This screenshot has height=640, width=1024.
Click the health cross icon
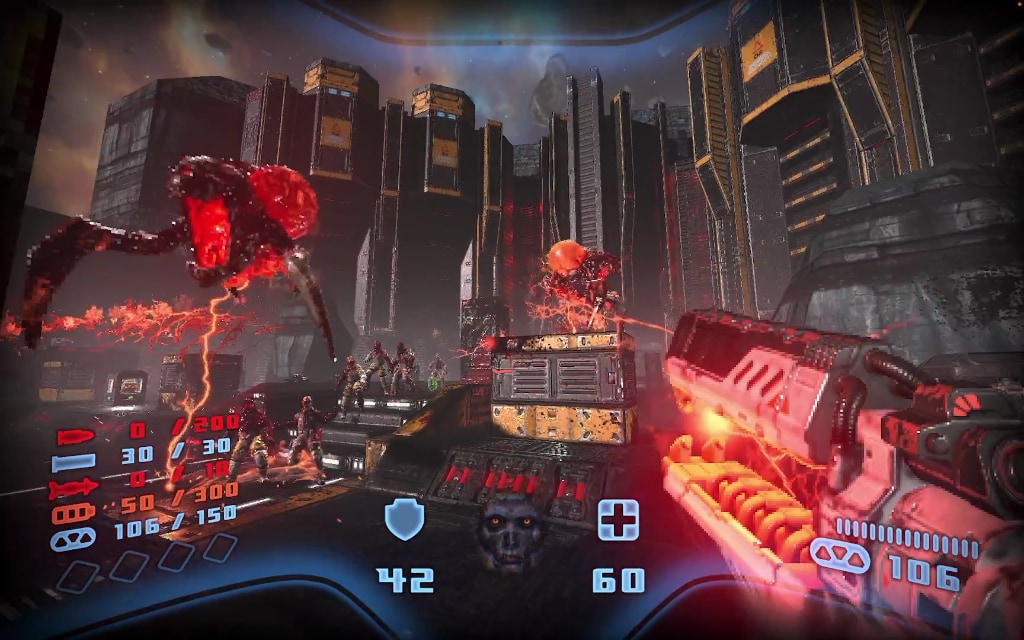coord(618,521)
